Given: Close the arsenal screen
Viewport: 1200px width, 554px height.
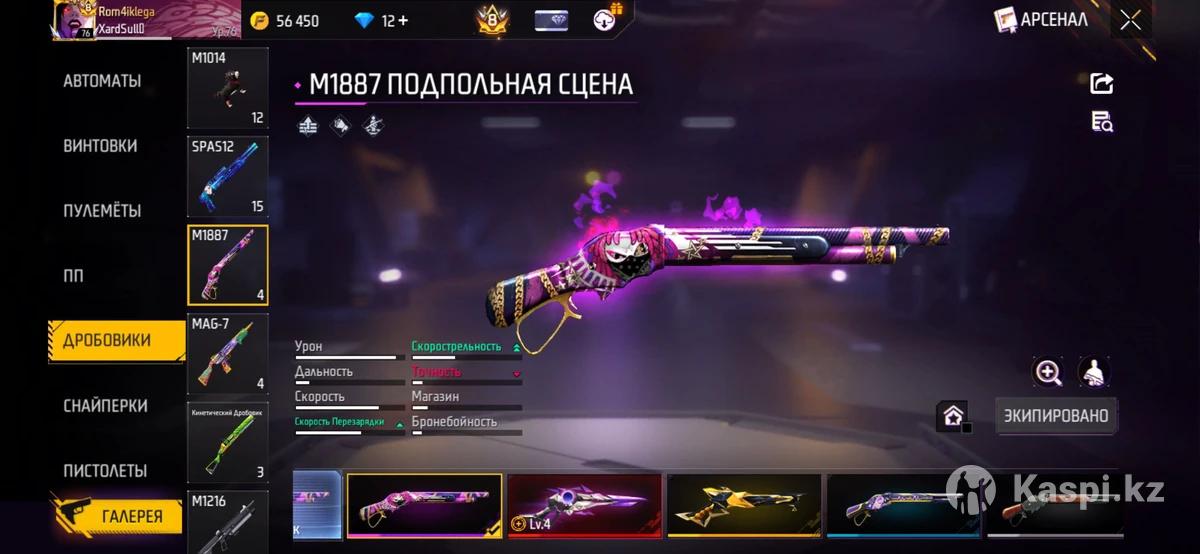Looking at the screenshot, I should (x=1130, y=20).
